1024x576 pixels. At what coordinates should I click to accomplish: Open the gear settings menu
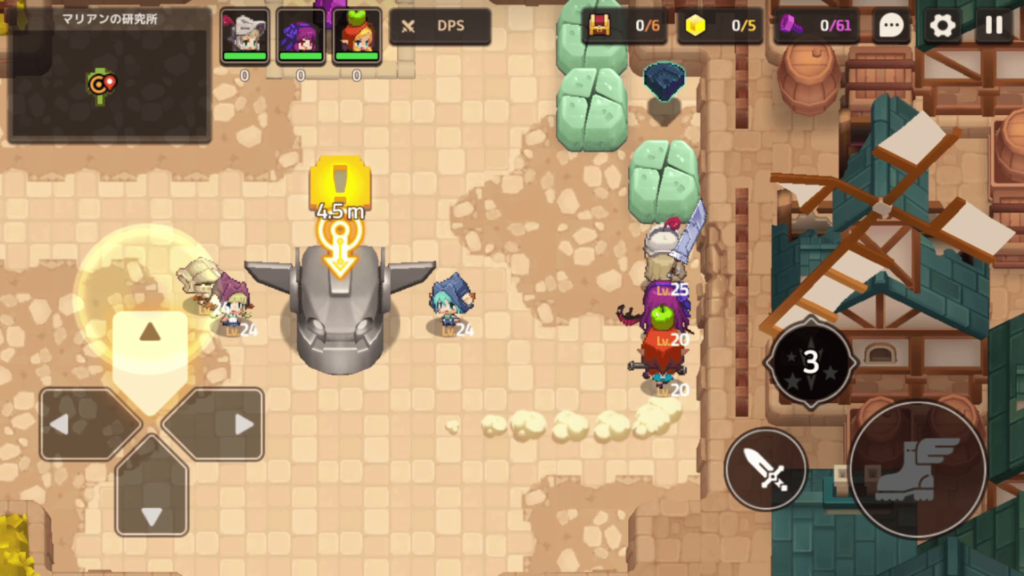942,26
